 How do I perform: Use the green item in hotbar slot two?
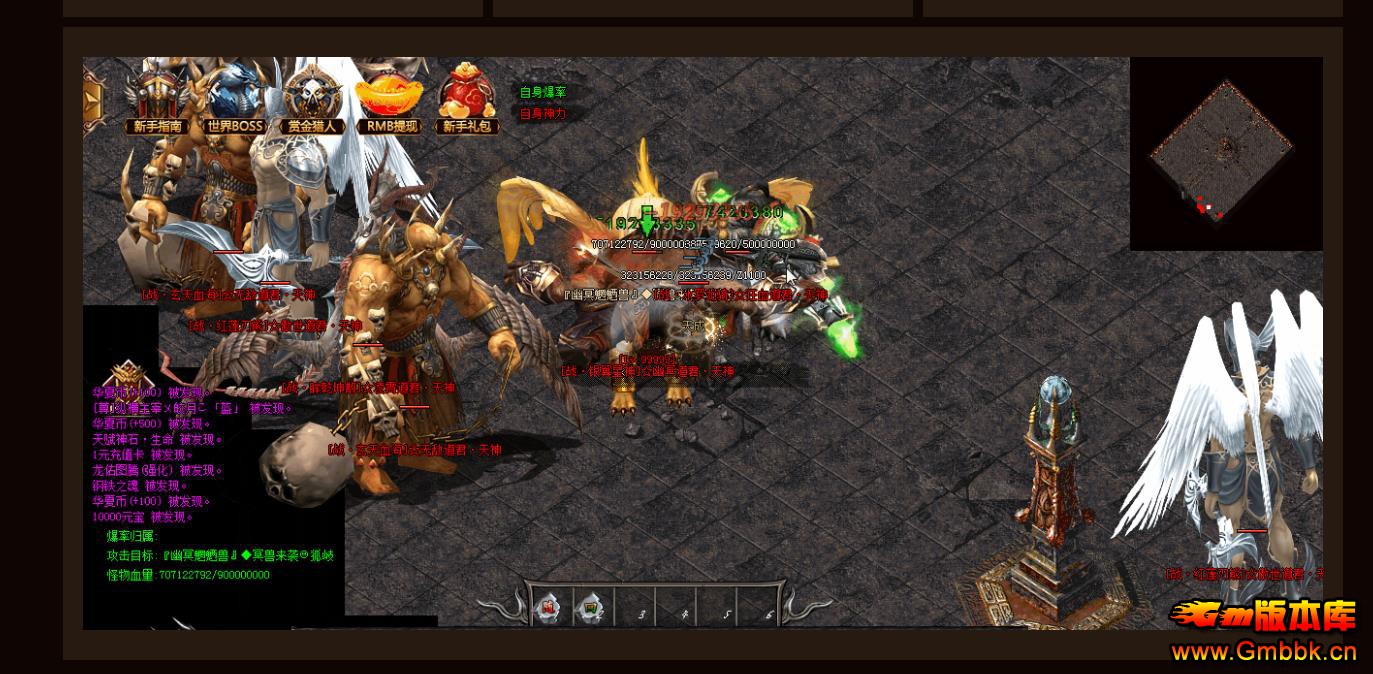(592, 608)
